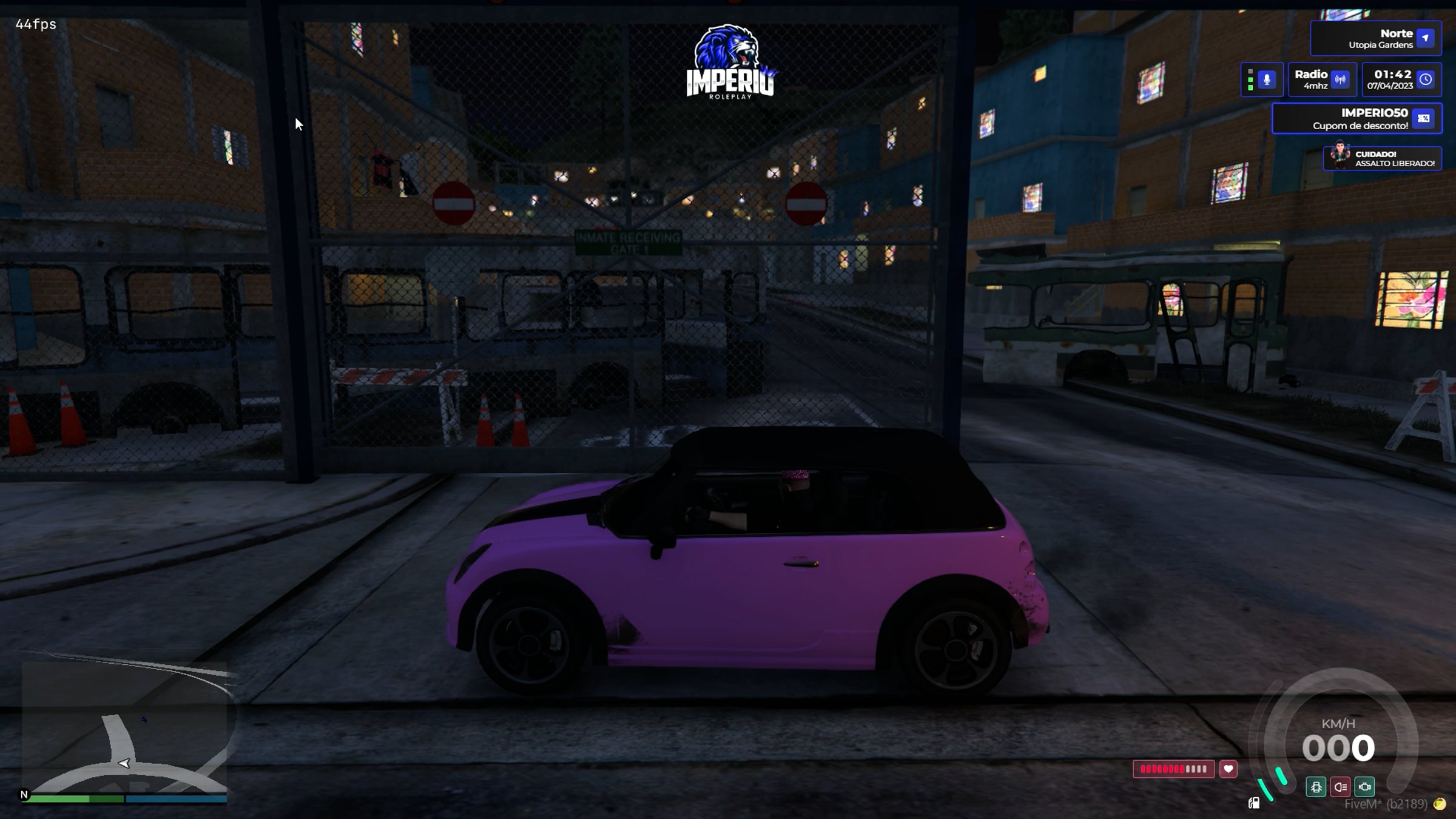Viewport: 1456px width, 819px height.
Task: Toggle the headlights indicator icon
Action: click(x=1340, y=787)
